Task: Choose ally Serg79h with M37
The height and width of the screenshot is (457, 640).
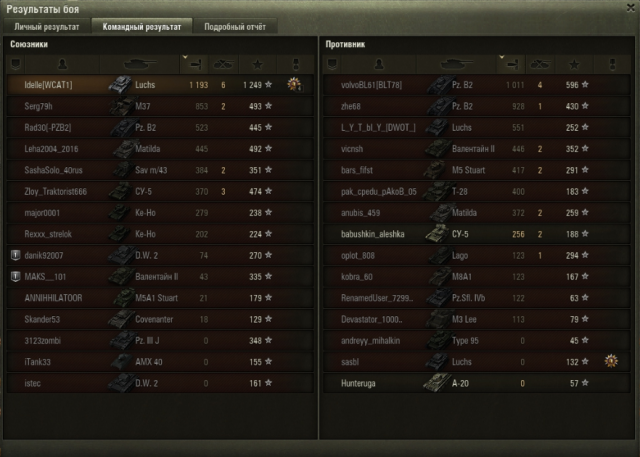Action: (x=160, y=106)
